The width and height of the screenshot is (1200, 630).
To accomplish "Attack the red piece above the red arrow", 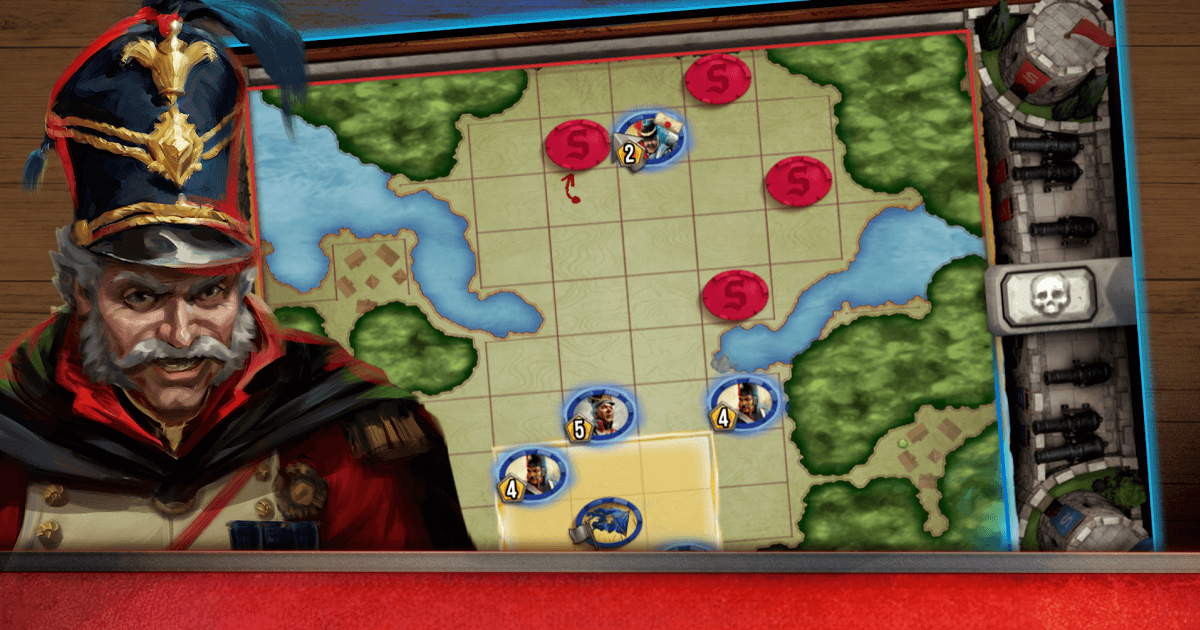I will [x=577, y=144].
